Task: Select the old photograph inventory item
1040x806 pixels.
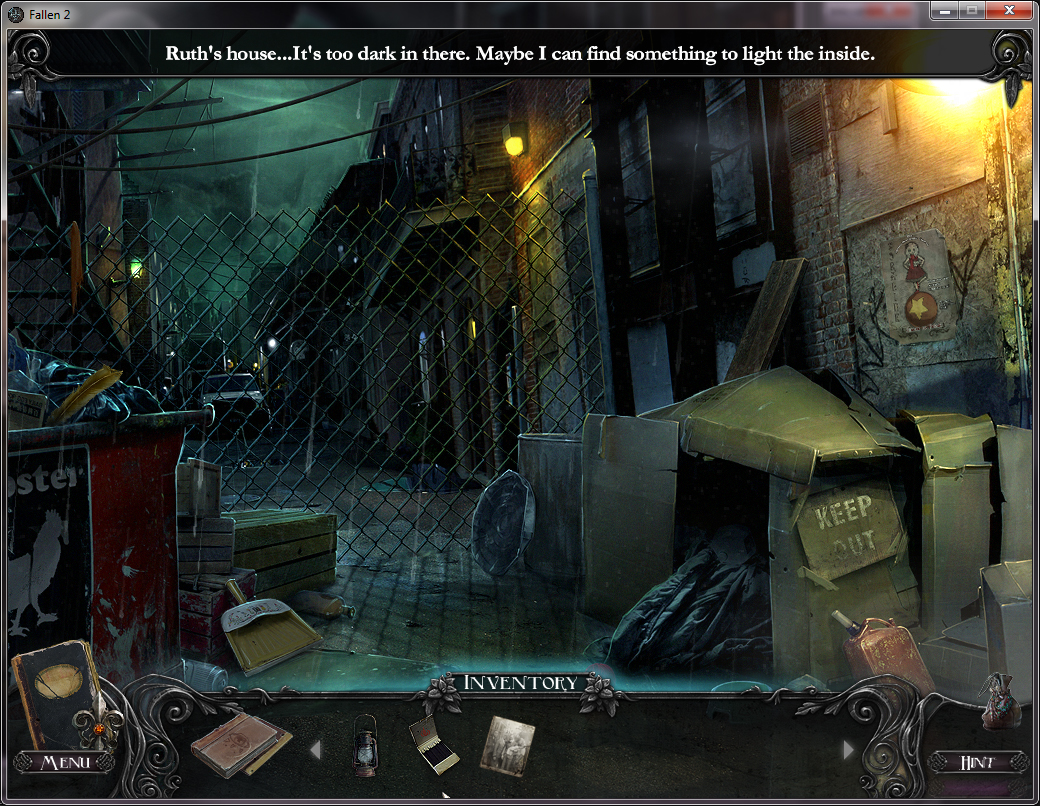Action: click(x=508, y=745)
